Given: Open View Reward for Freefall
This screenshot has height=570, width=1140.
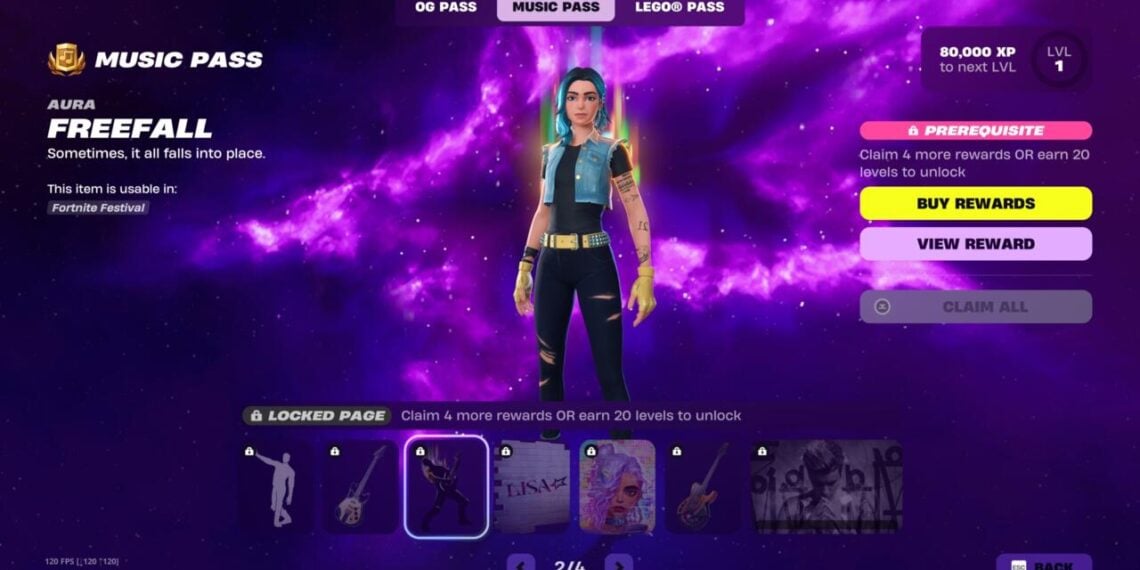Looking at the screenshot, I should (975, 244).
